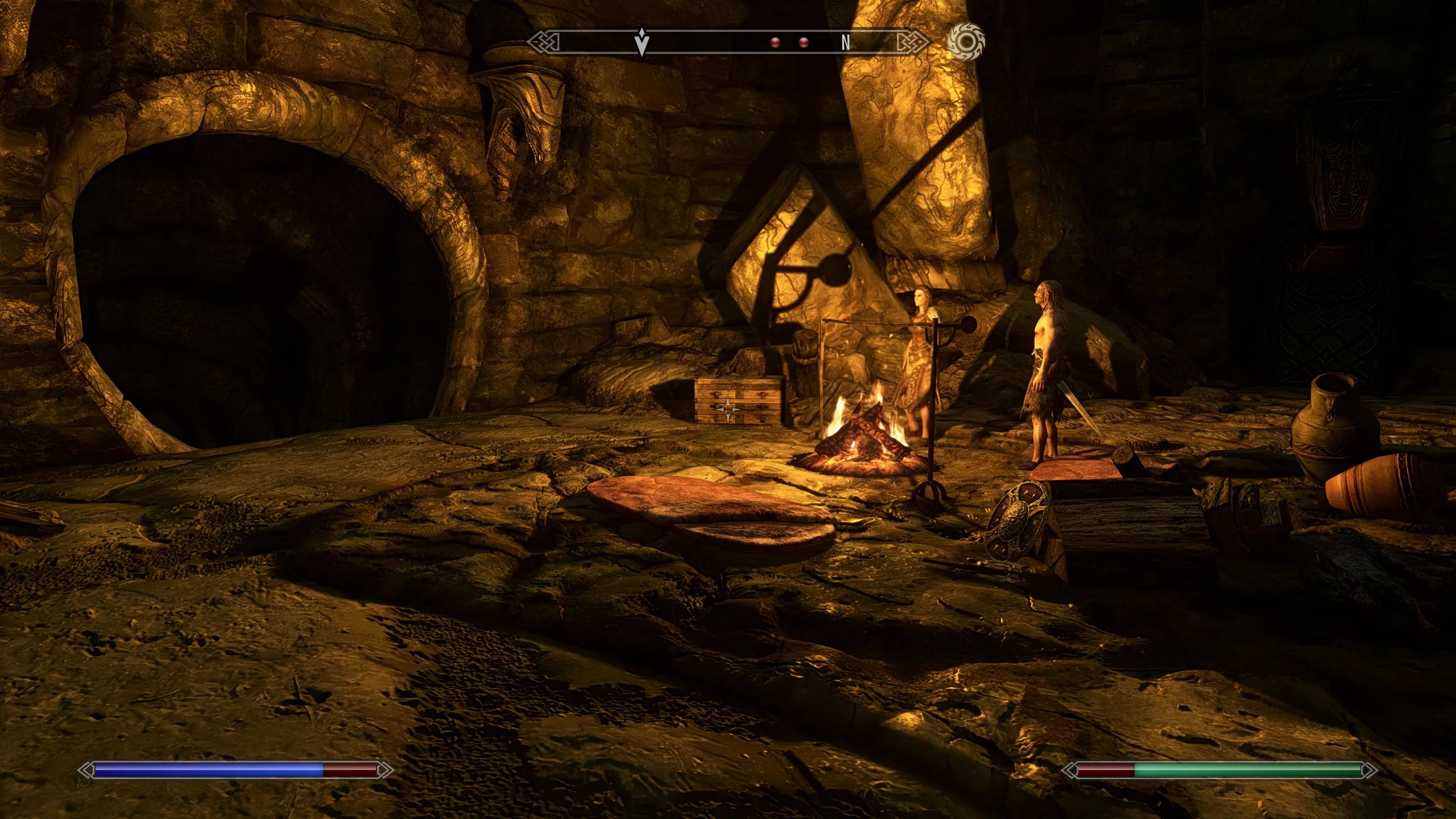Click the circular sun emblem beside the compass

(x=965, y=42)
